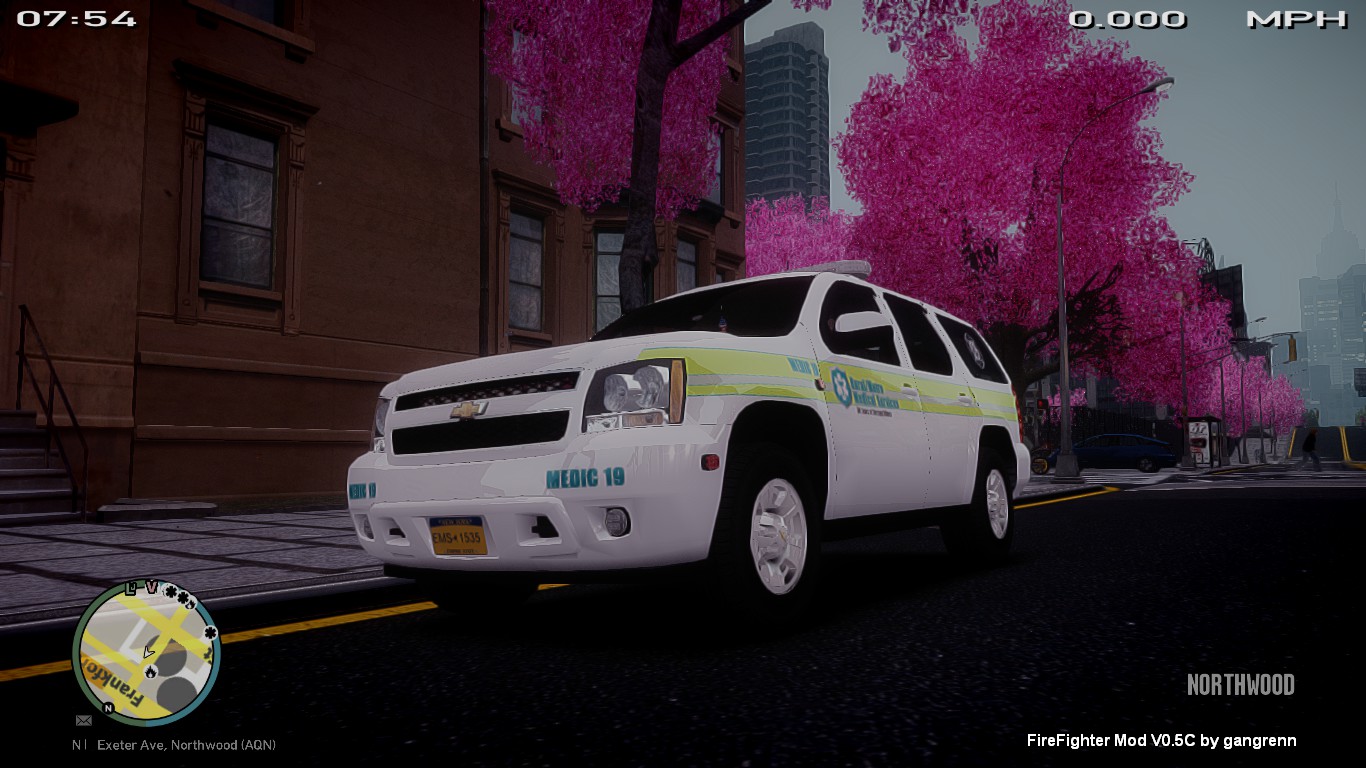Click the L marker atop the minimap
Viewport: 1366px width, 768px height.
pyautogui.click(x=131, y=588)
